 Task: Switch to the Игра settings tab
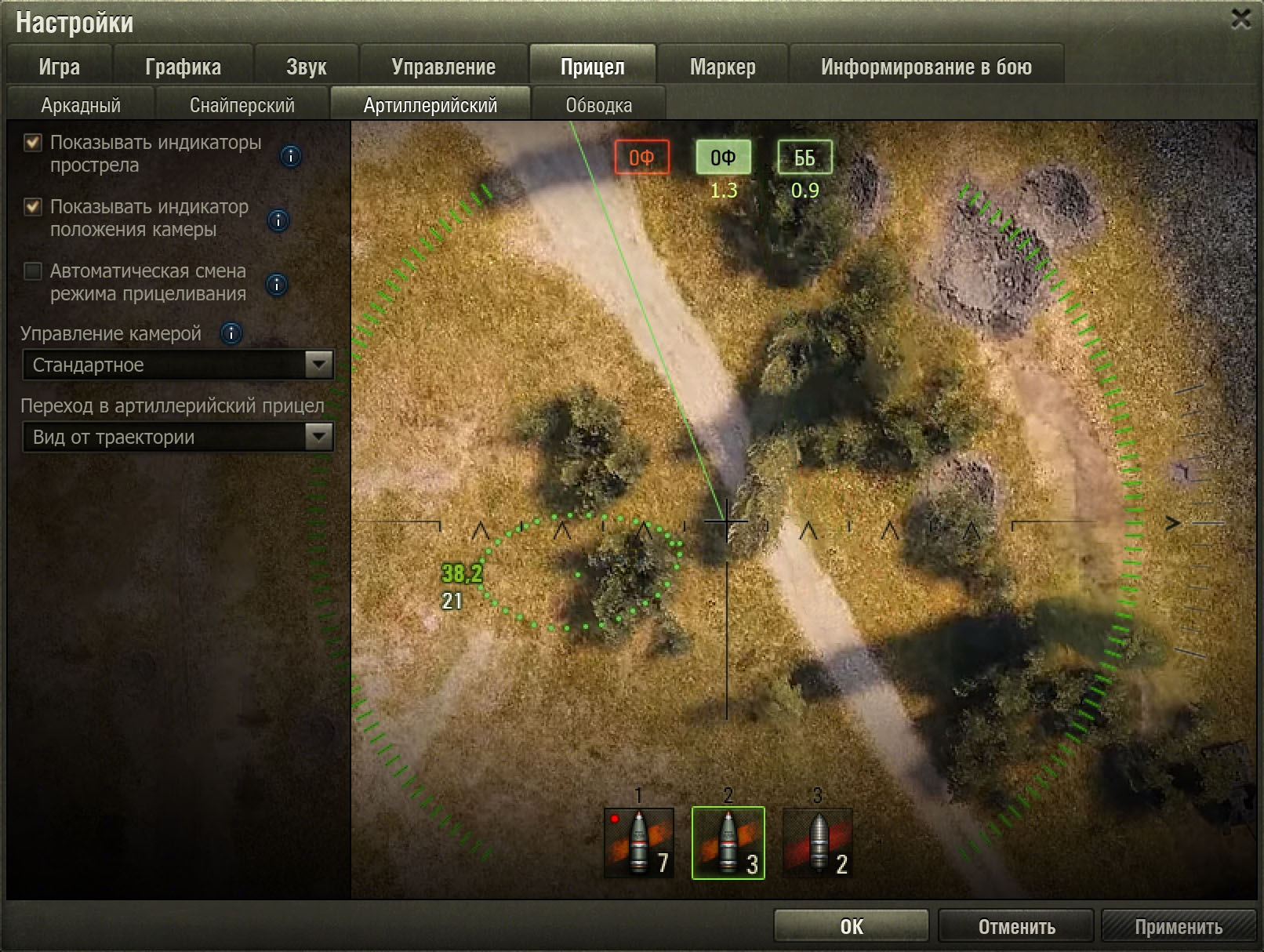pos(60,67)
